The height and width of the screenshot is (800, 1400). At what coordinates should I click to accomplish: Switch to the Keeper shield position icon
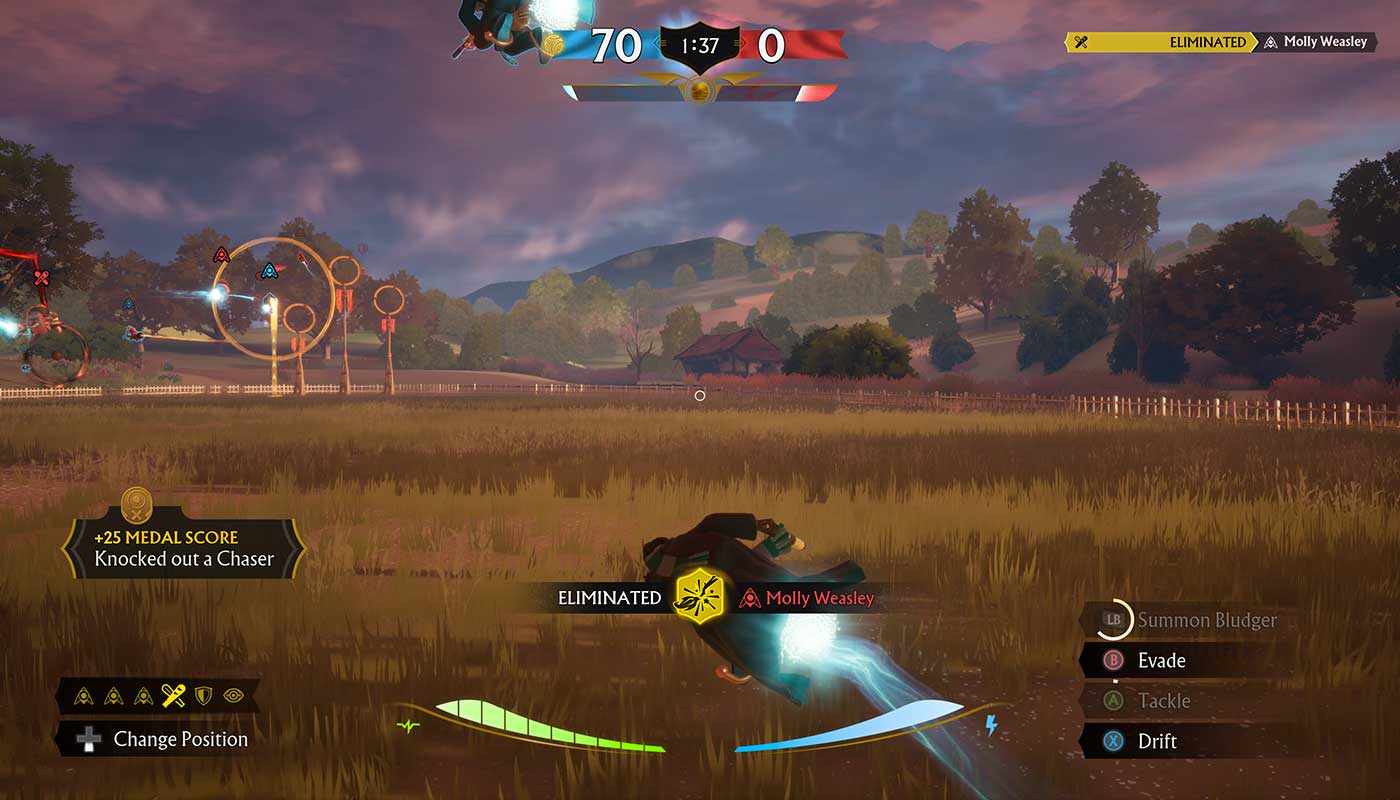[x=204, y=695]
